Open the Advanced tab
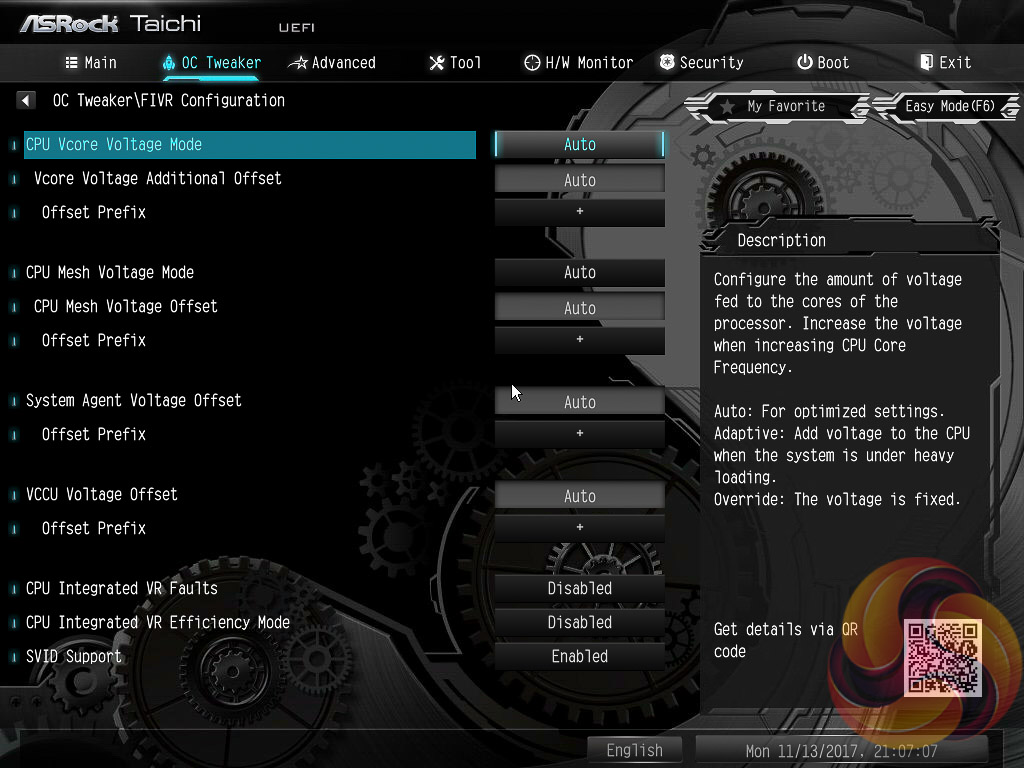Viewport: 1024px width, 768px height. 332,62
